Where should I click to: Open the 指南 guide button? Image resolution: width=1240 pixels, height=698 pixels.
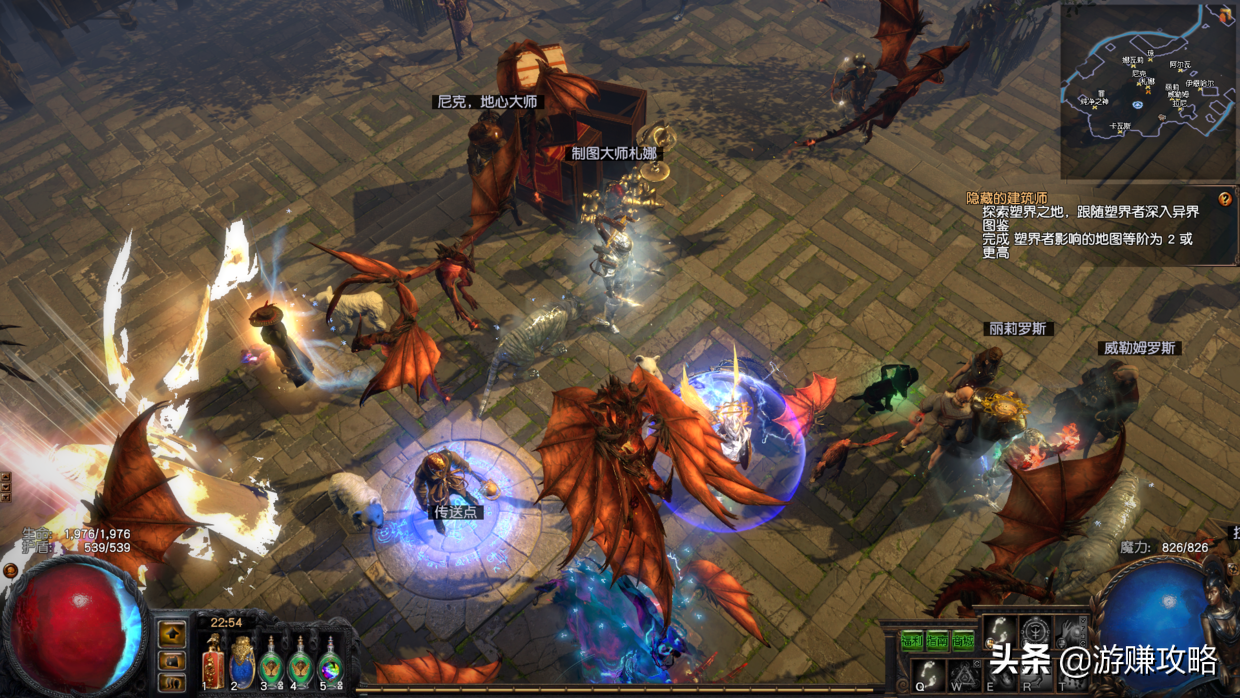(937, 641)
